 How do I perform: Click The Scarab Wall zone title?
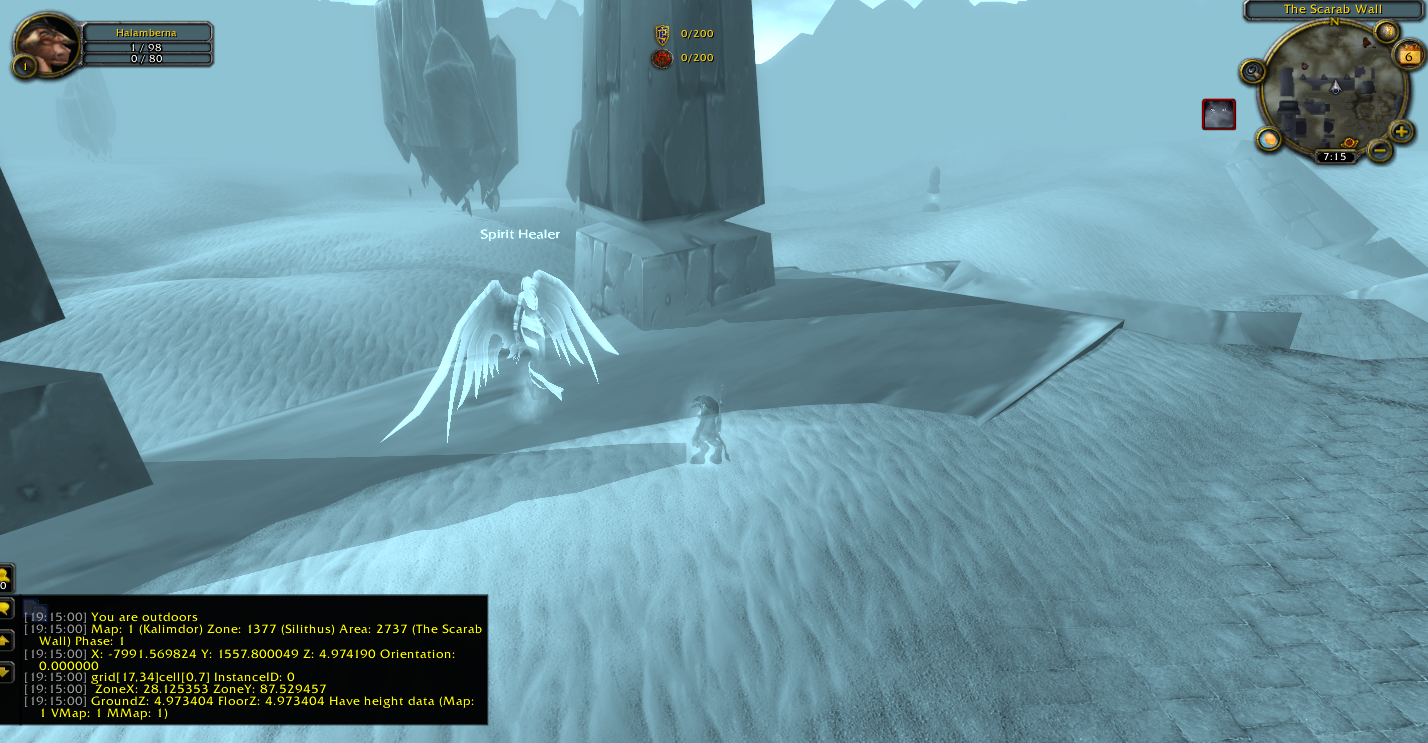[x=1334, y=9]
